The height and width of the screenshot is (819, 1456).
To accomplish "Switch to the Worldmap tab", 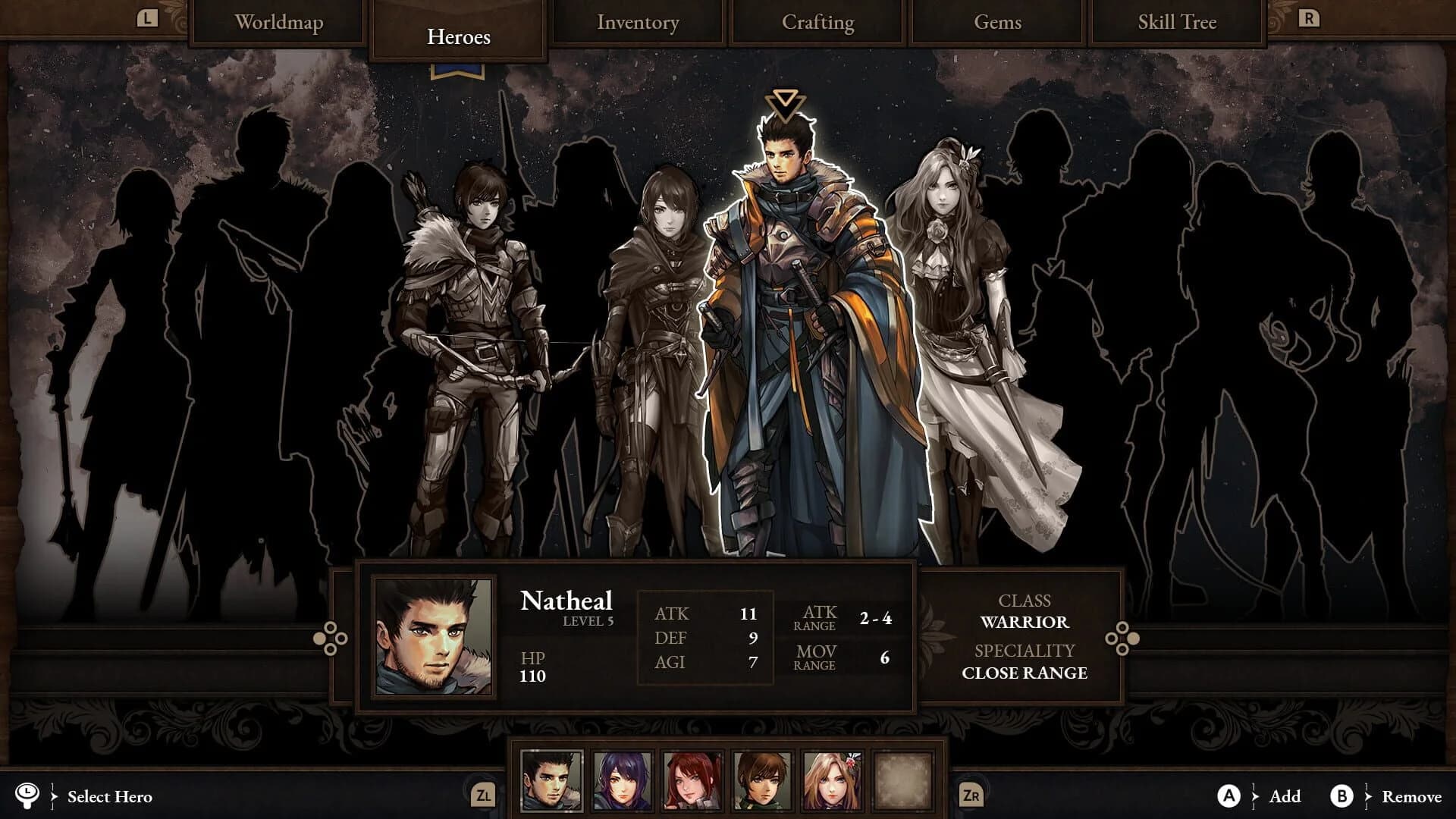I will [x=280, y=23].
